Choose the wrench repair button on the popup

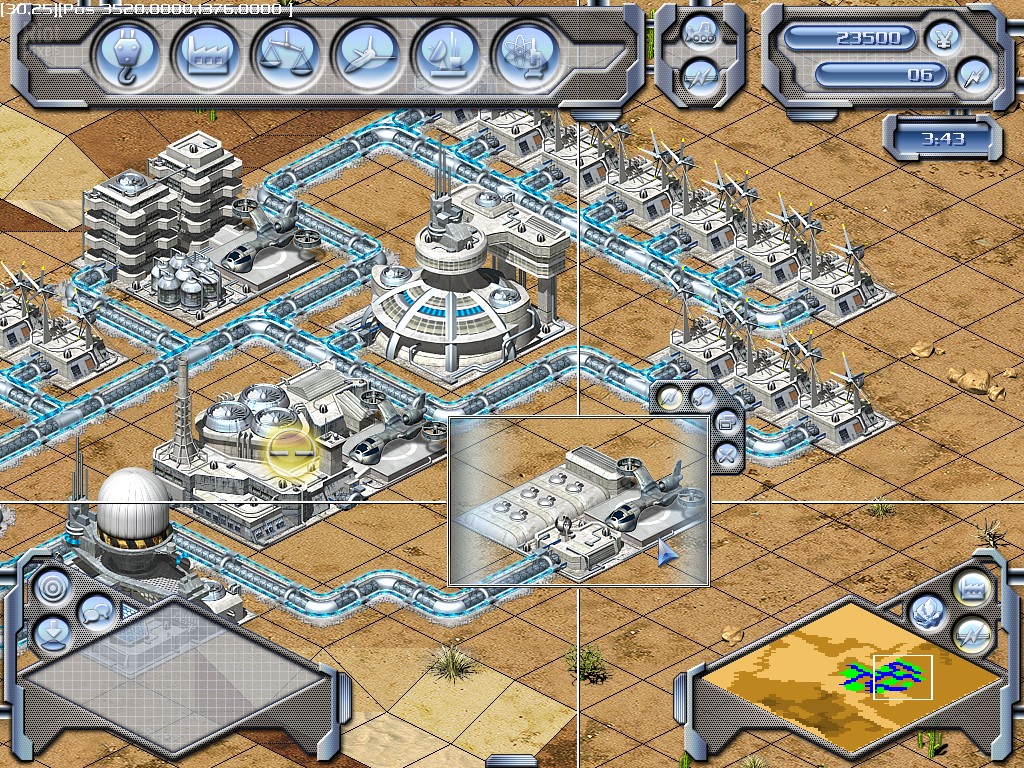703,397
